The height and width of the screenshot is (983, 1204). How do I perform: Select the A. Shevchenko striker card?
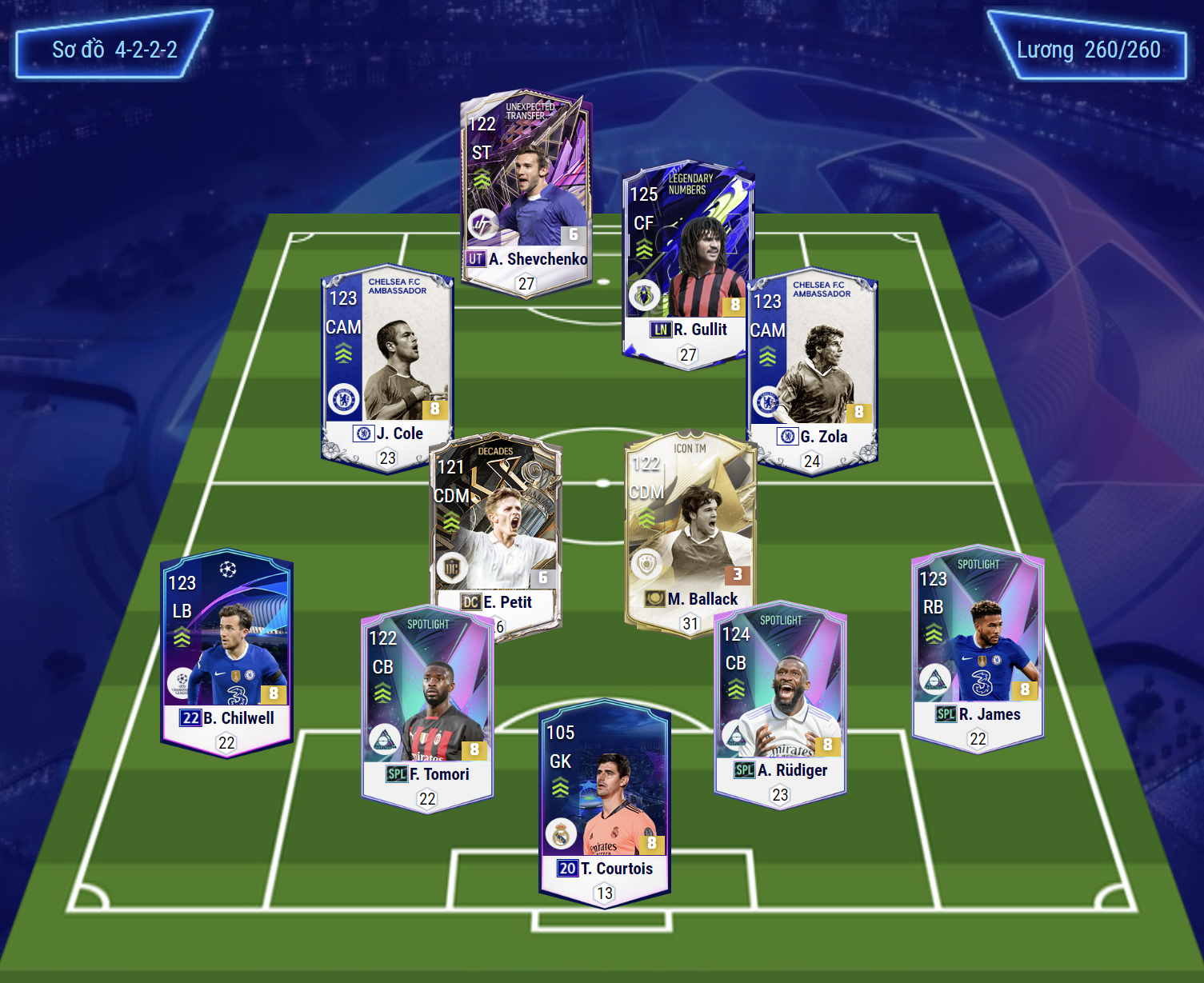click(526, 192)
